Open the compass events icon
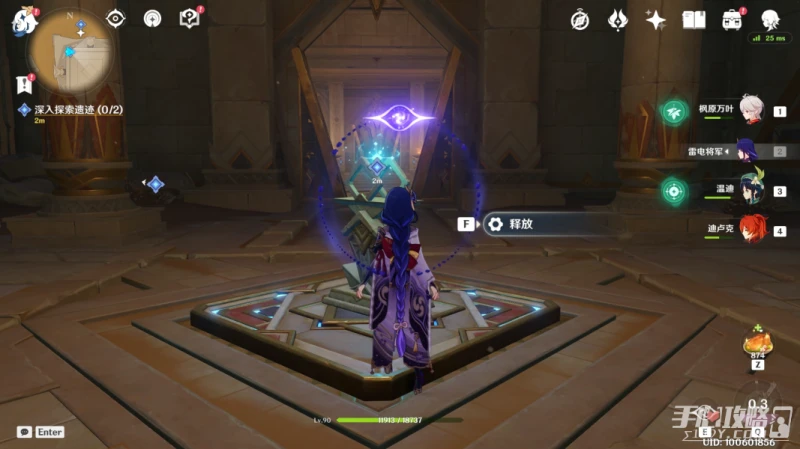800x449 pixels. [580, 20]
